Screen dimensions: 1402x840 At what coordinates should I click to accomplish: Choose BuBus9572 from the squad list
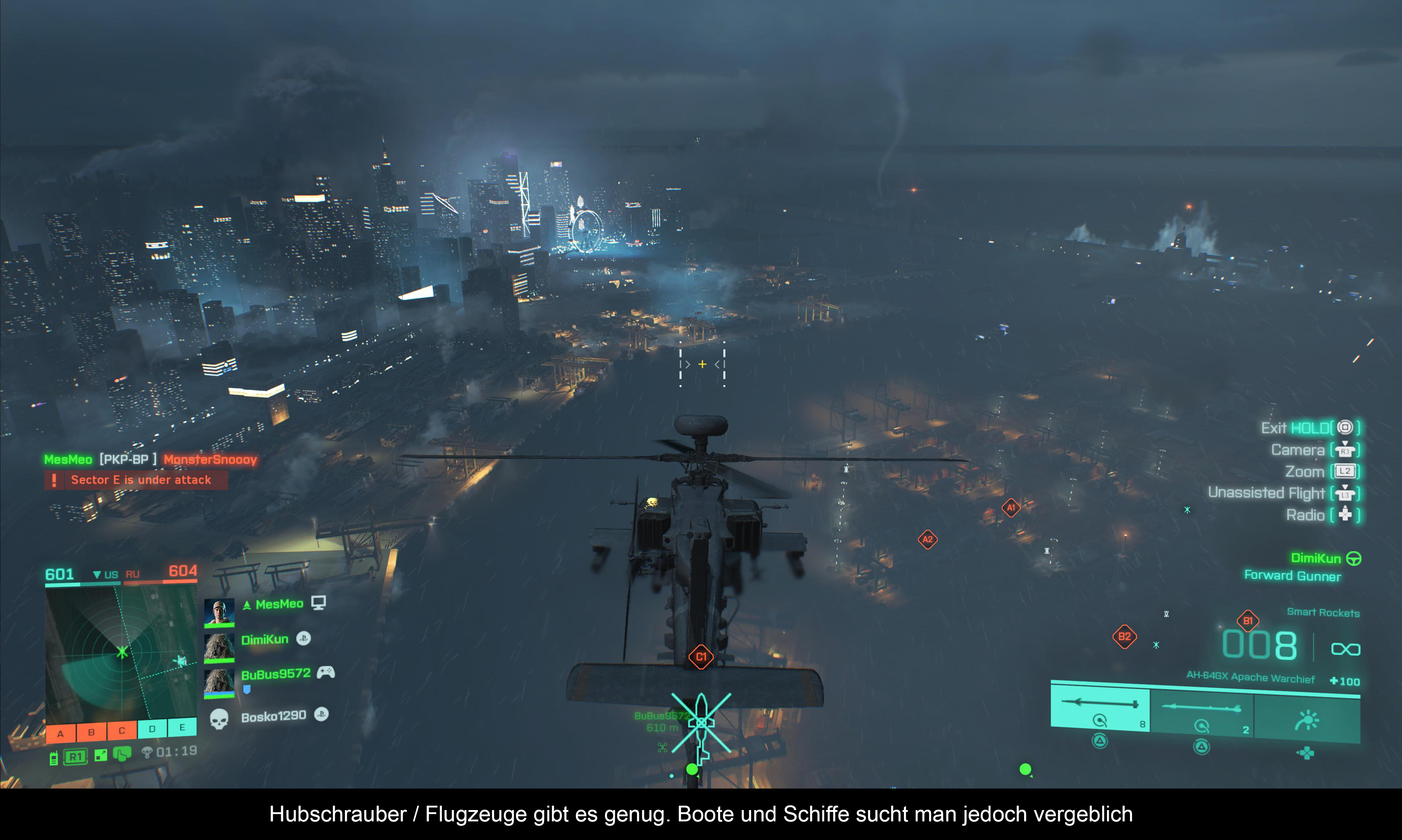[276, 674]
